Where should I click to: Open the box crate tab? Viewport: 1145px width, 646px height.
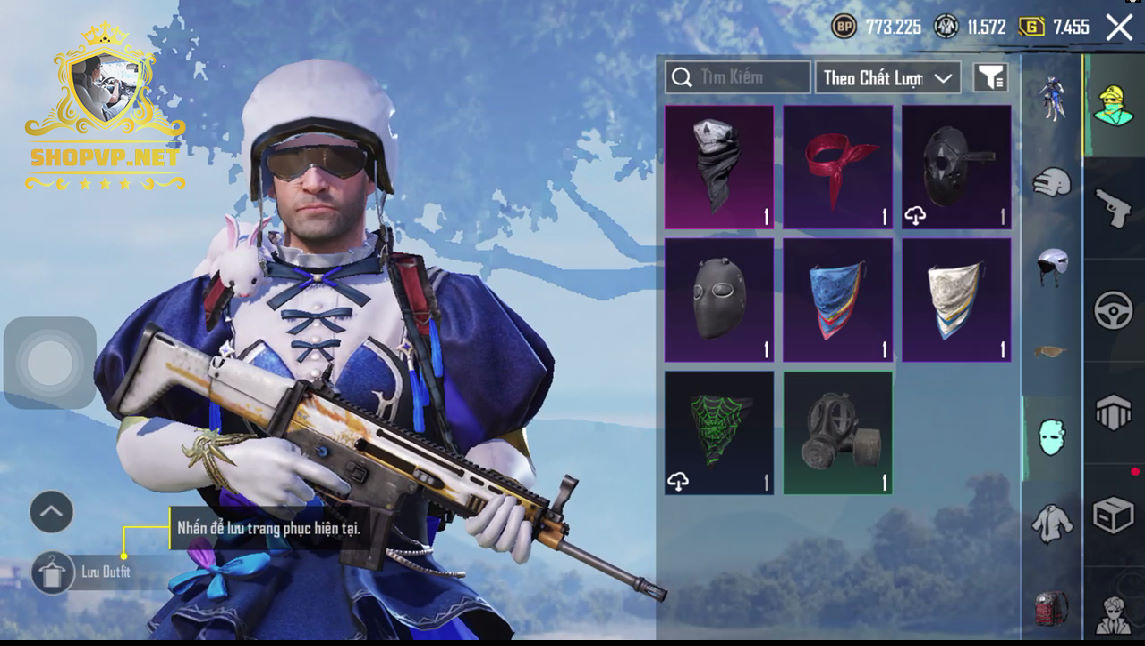(x=1113, y=517)
